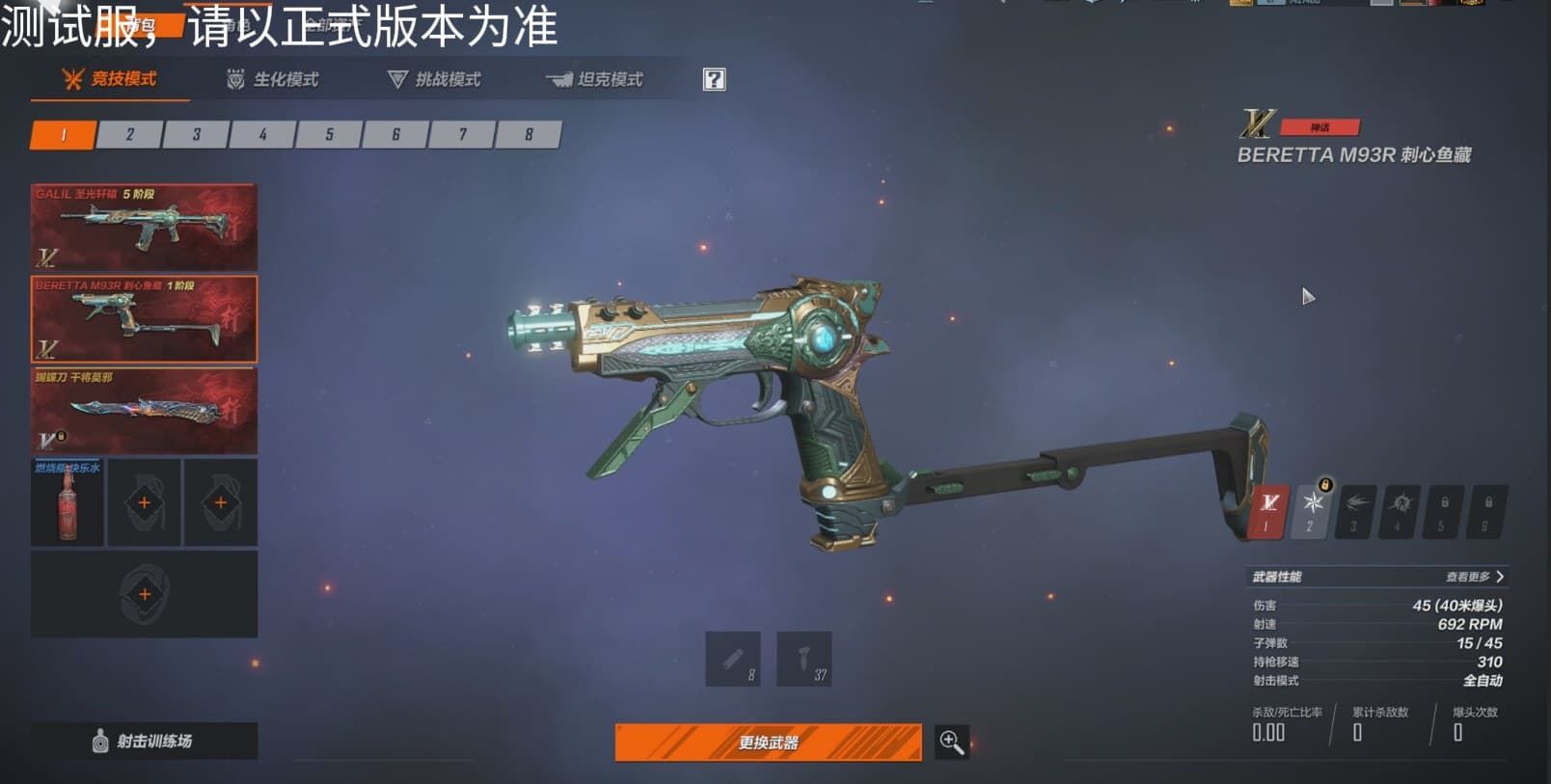Open the weapon accessory slot numbered 8
Image resolution: width=1551 pixels, height=784 pixels.
[x=733, y=659]
